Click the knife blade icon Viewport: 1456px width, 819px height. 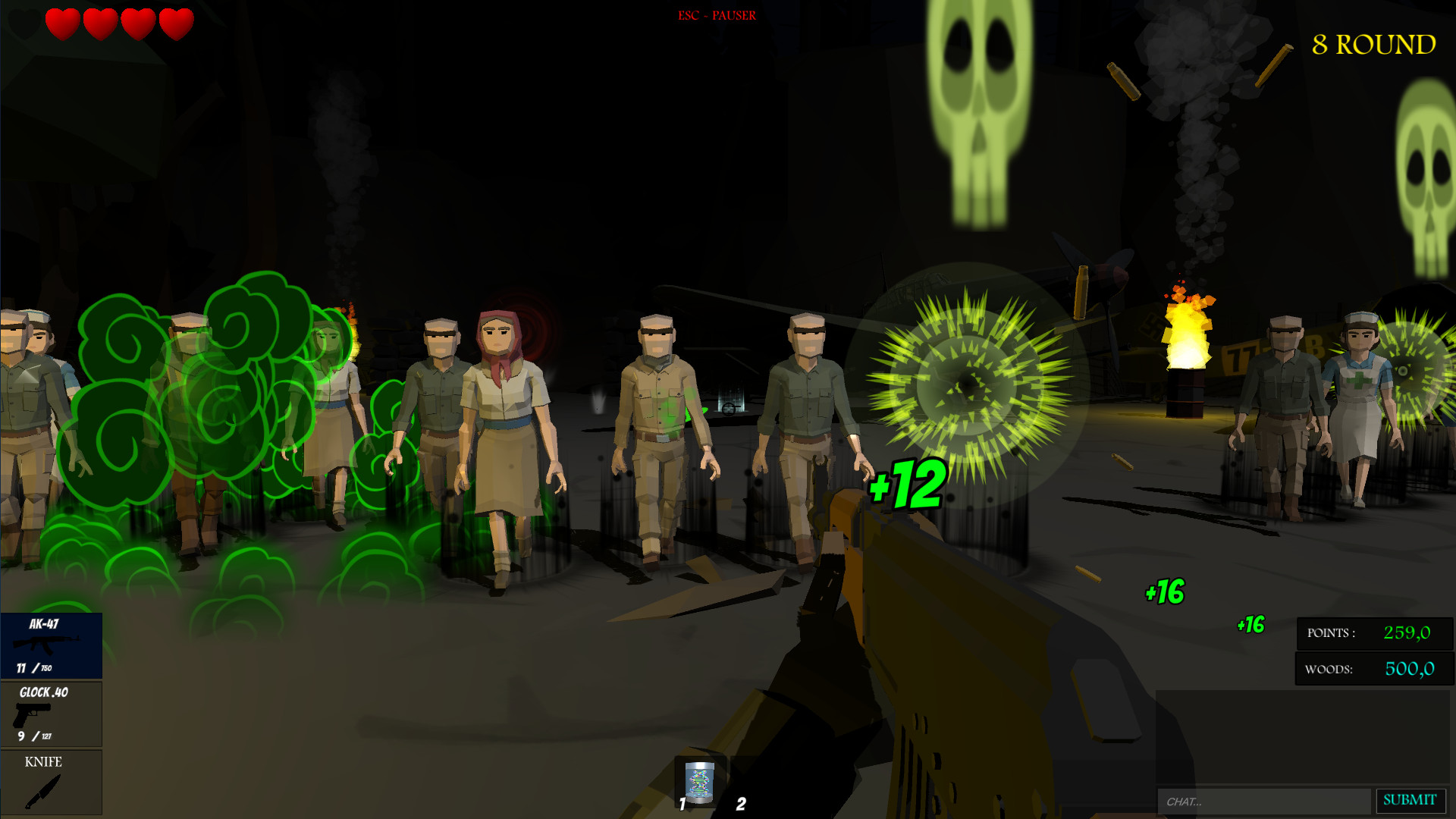(42, 792)
